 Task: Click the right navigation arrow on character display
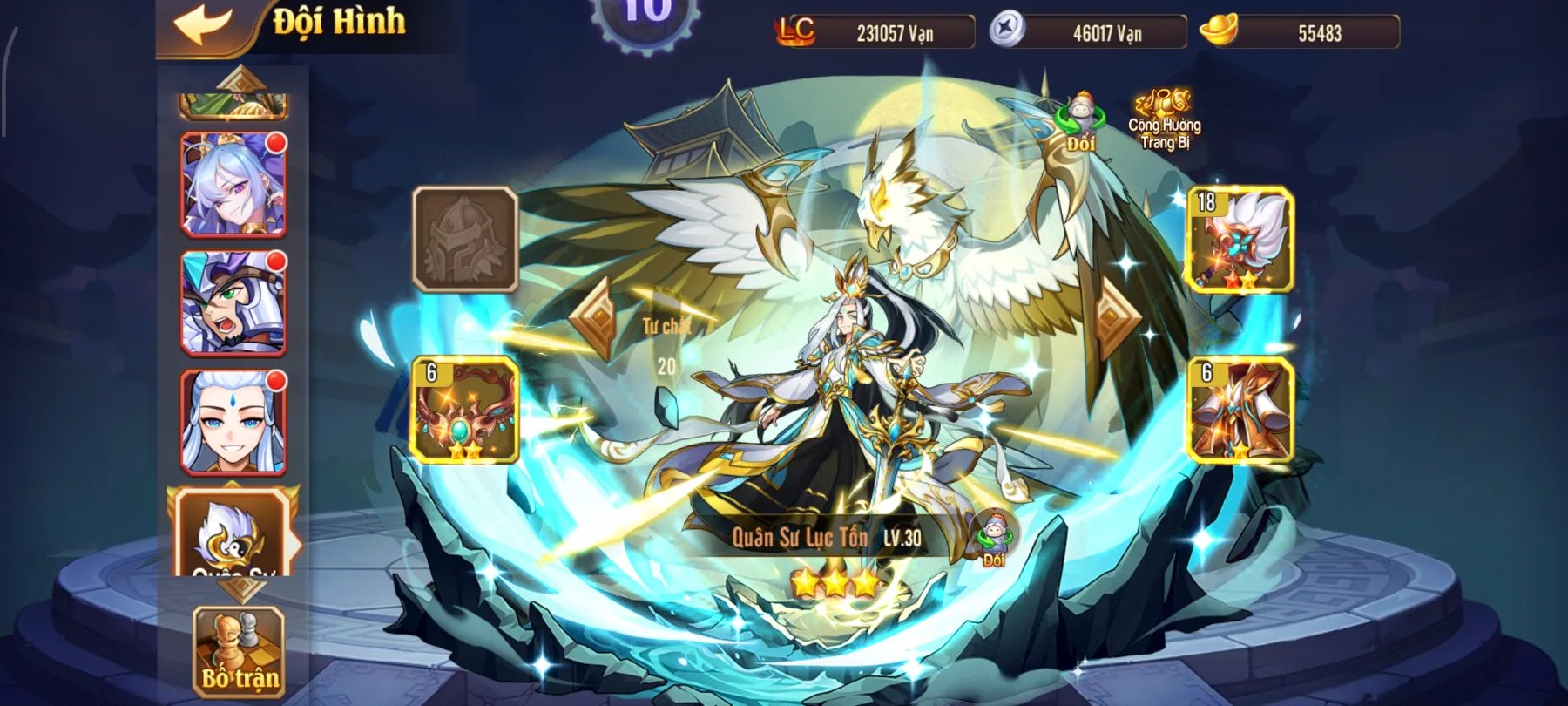[x=1114, y=317]
